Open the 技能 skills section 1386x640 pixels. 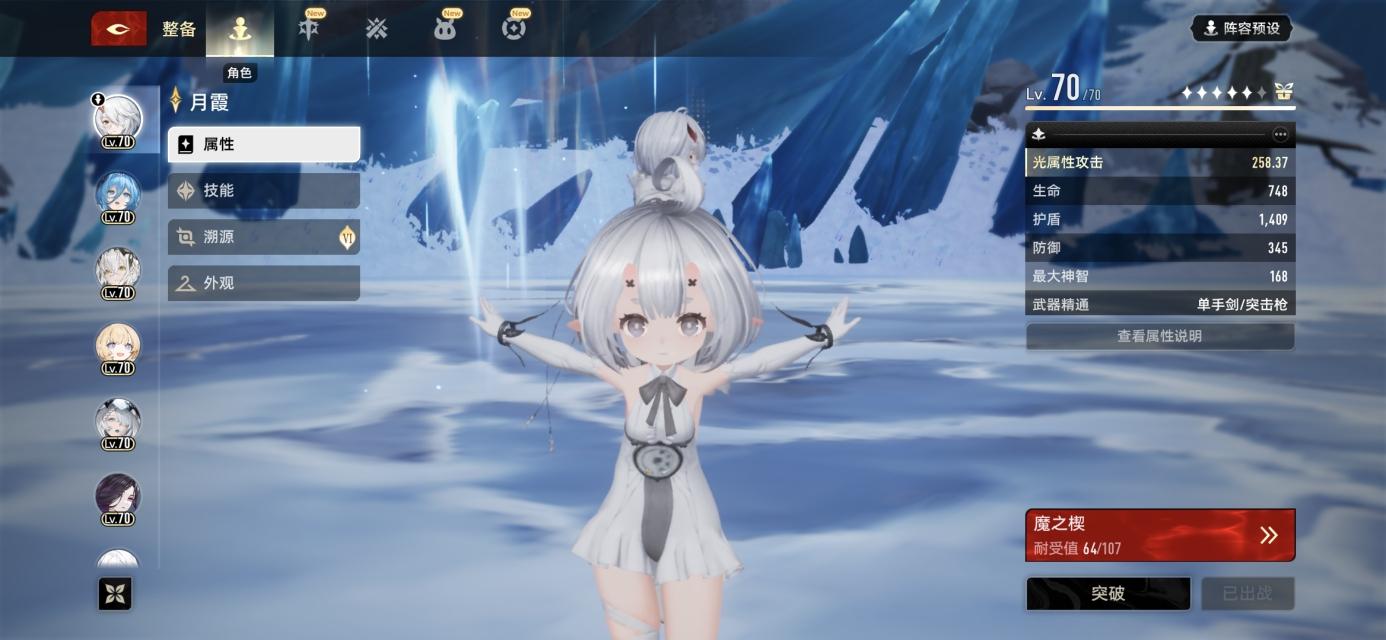[x=263, y=190]
